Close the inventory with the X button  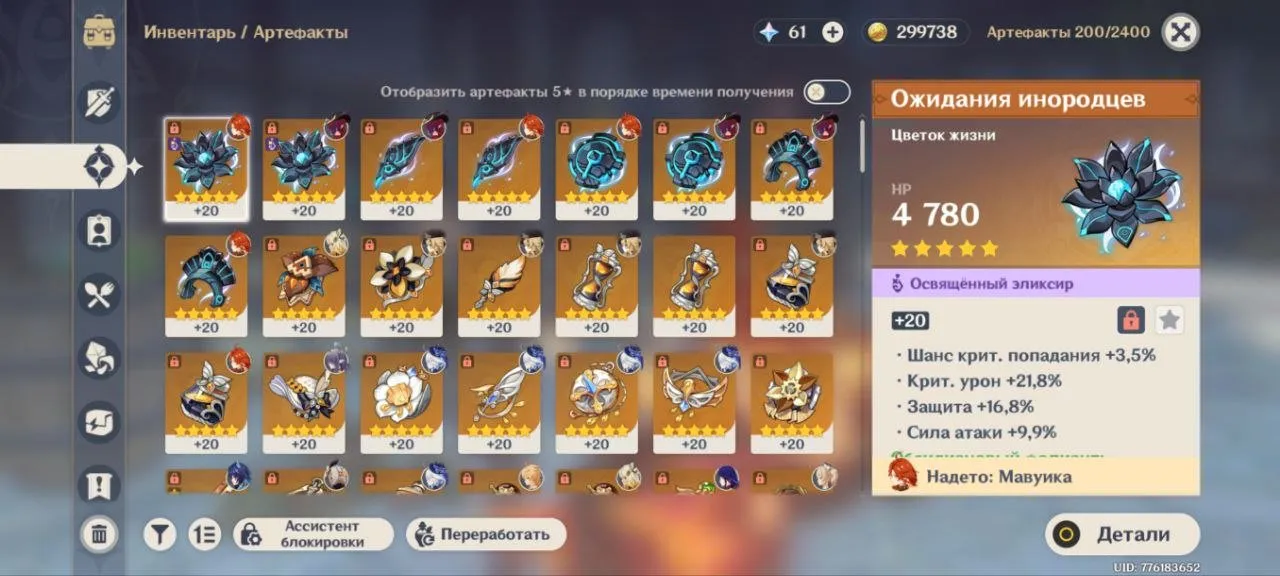[1180, 32]
